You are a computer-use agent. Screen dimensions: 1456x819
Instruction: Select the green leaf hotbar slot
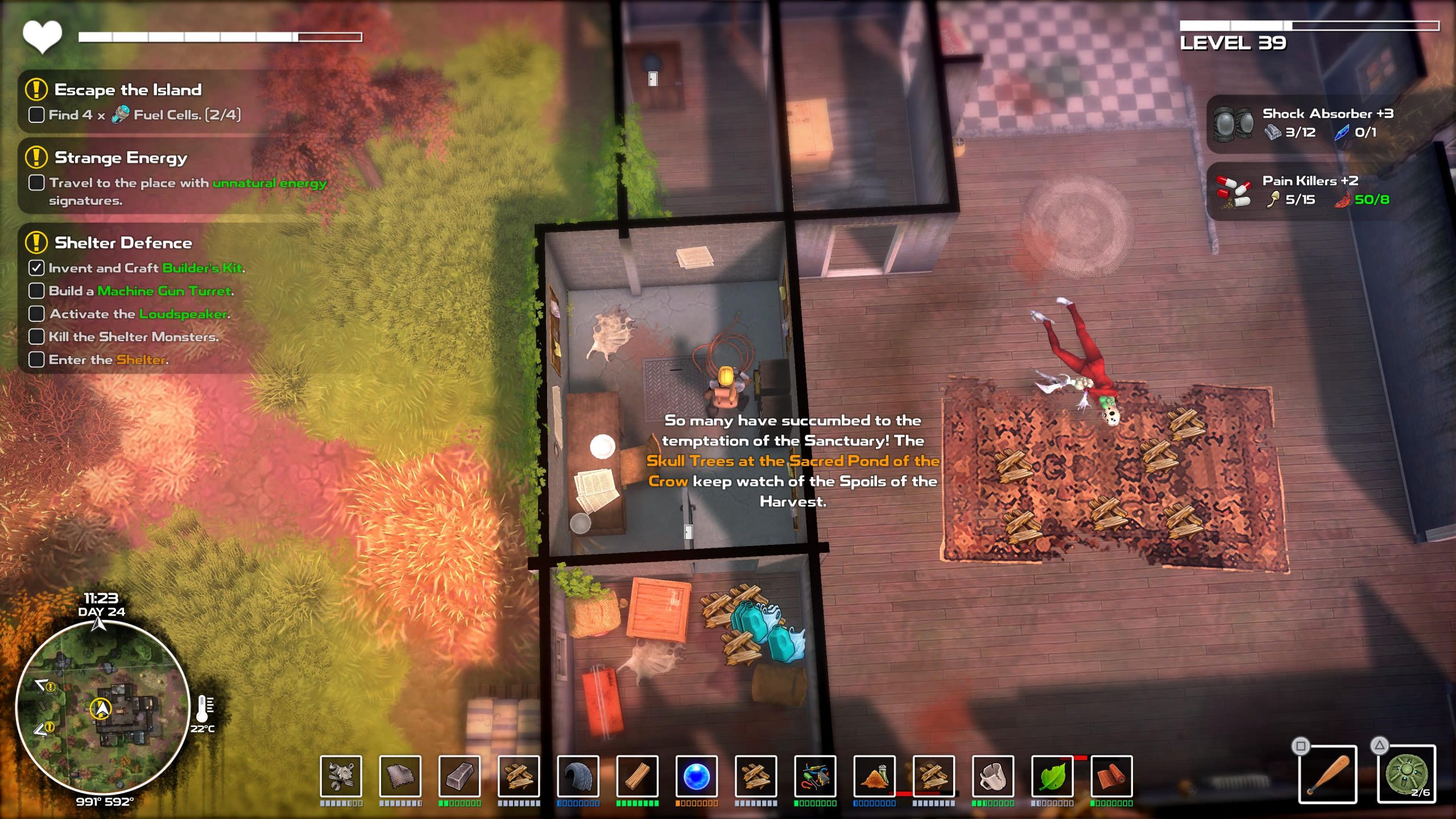1052,776
